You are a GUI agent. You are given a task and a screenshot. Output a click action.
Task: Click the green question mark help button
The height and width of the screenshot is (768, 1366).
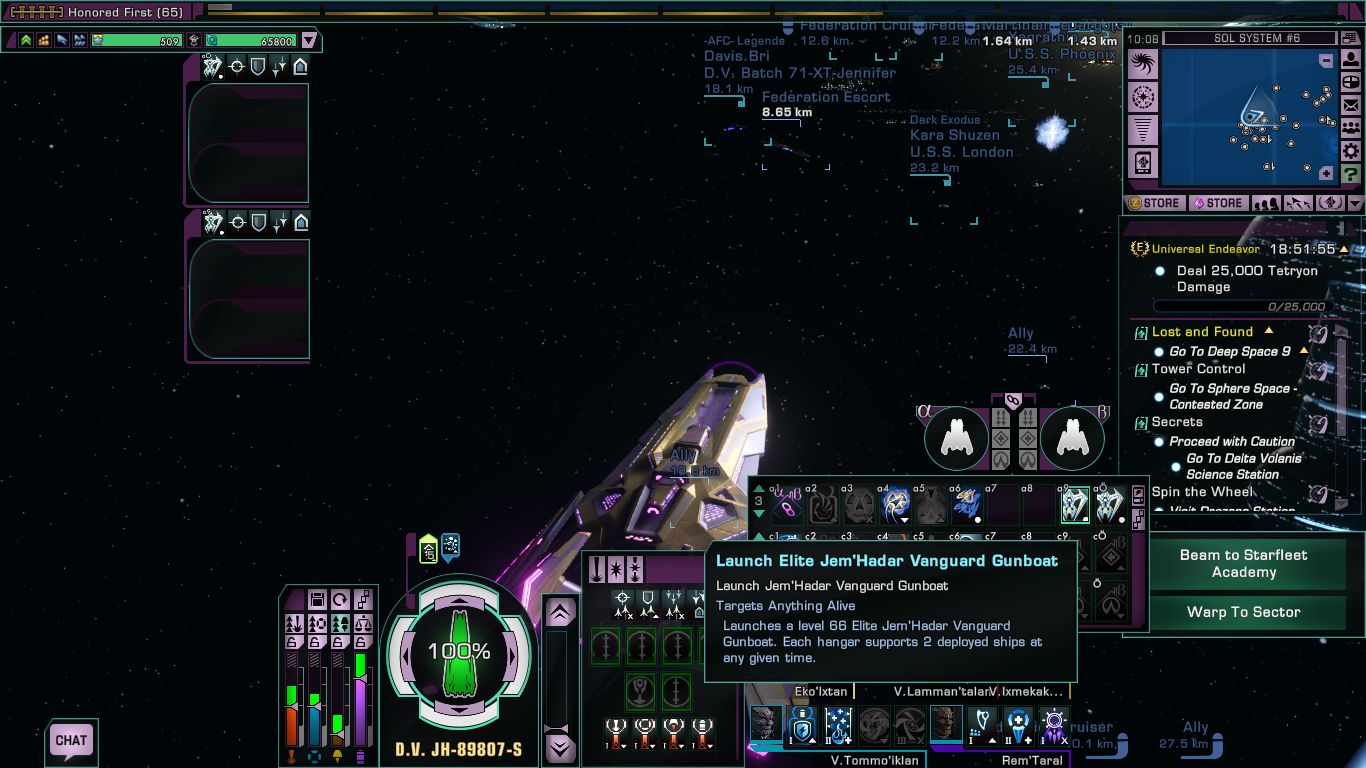point(1351,174)
